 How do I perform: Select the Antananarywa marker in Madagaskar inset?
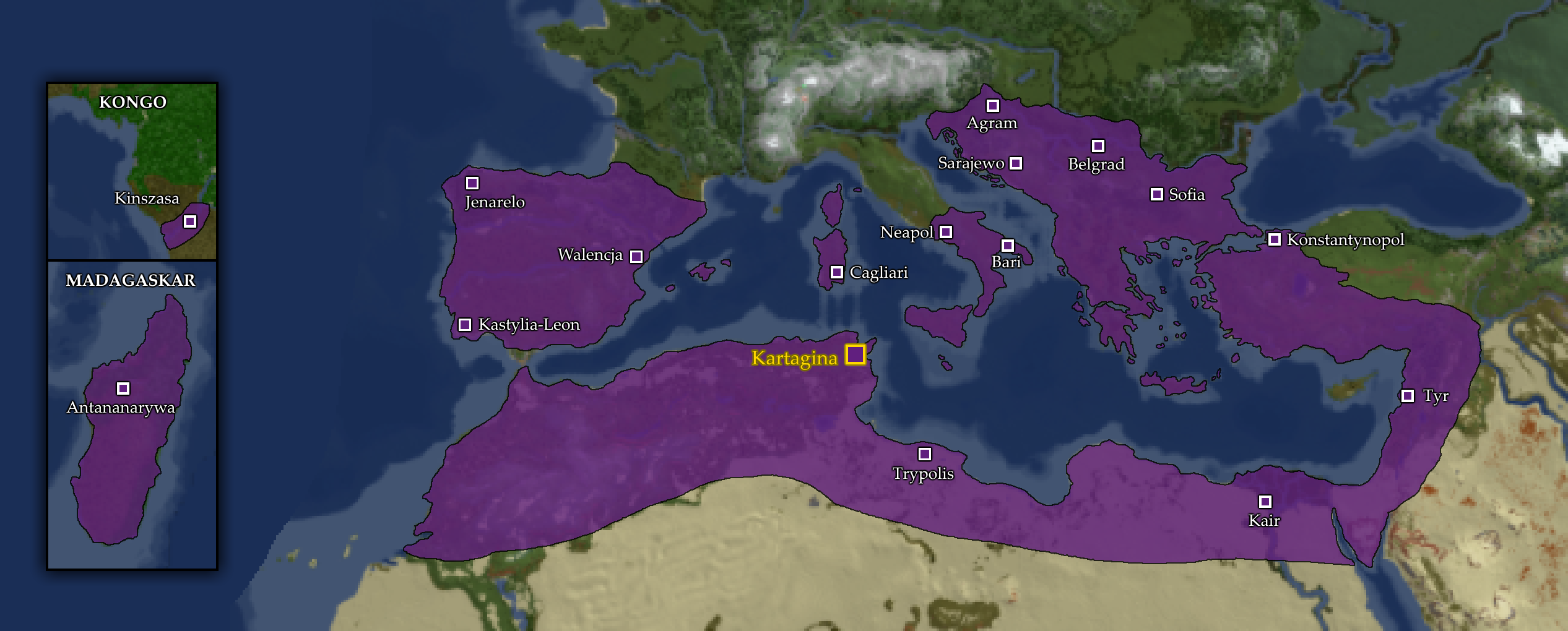click(123, 388)
